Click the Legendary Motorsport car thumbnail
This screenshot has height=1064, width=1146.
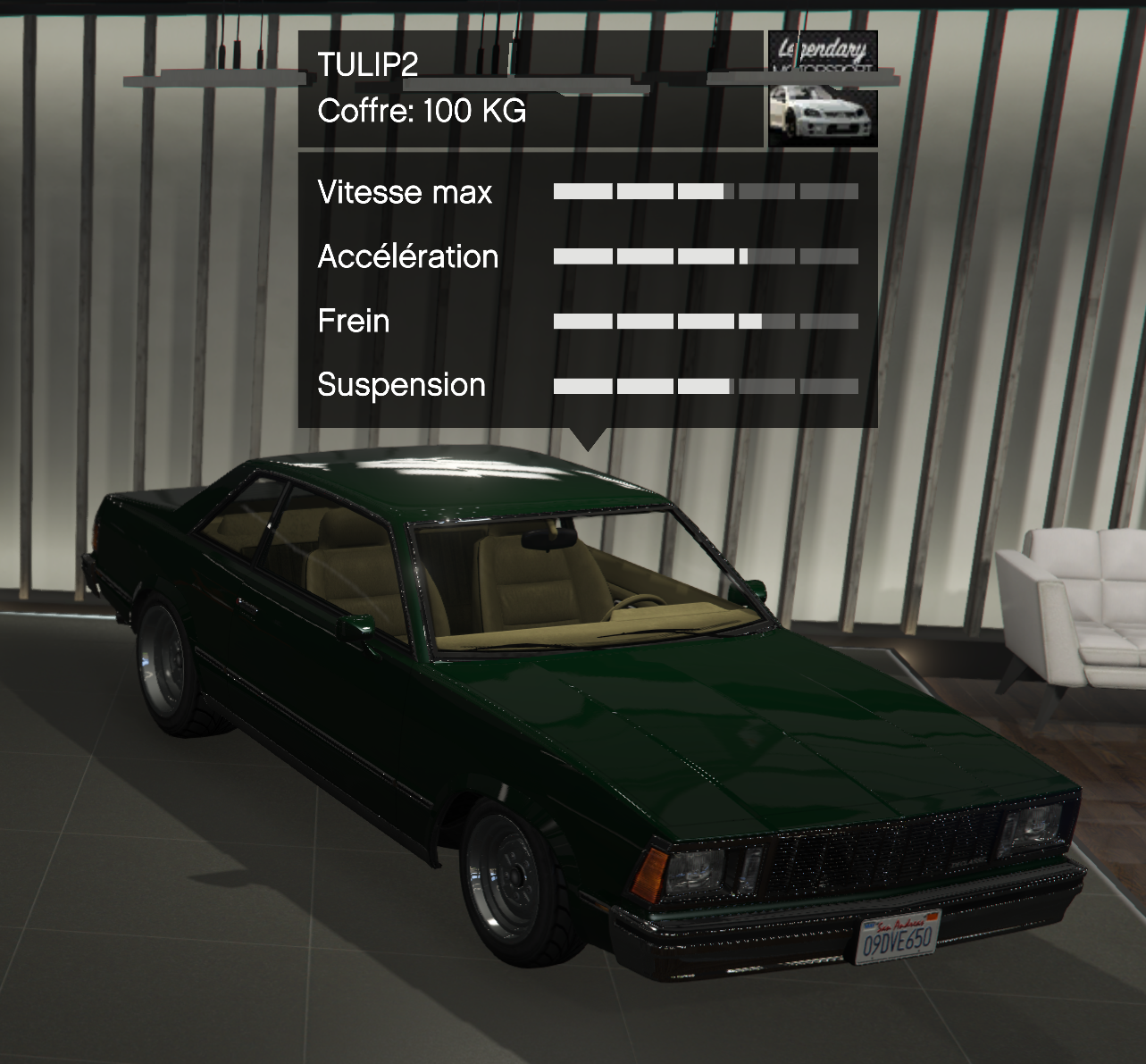823,89
